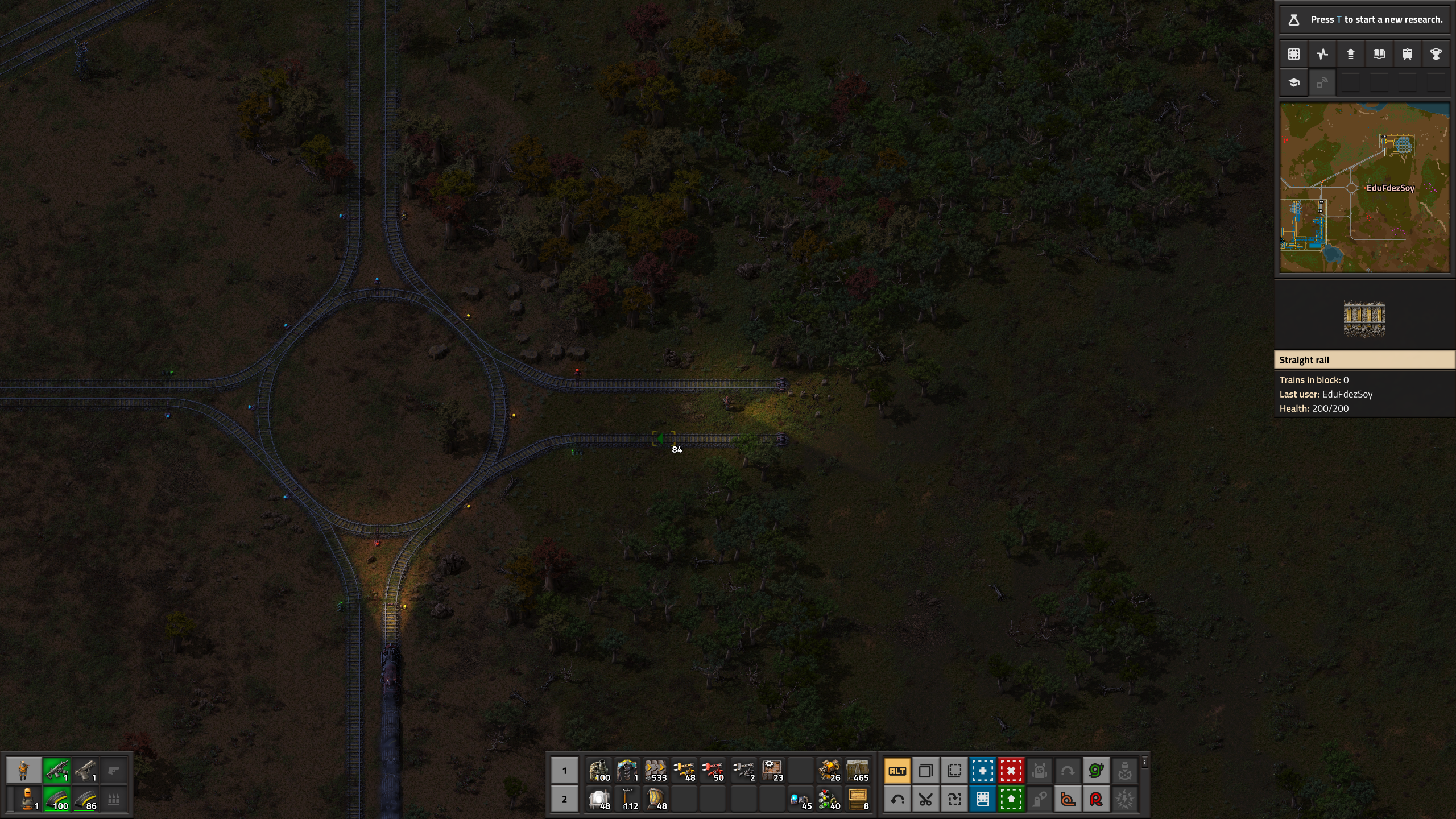Viewport: 1456px width, 819px height.
Task: Select the pistol weapon slot
Action: (85, 771)
